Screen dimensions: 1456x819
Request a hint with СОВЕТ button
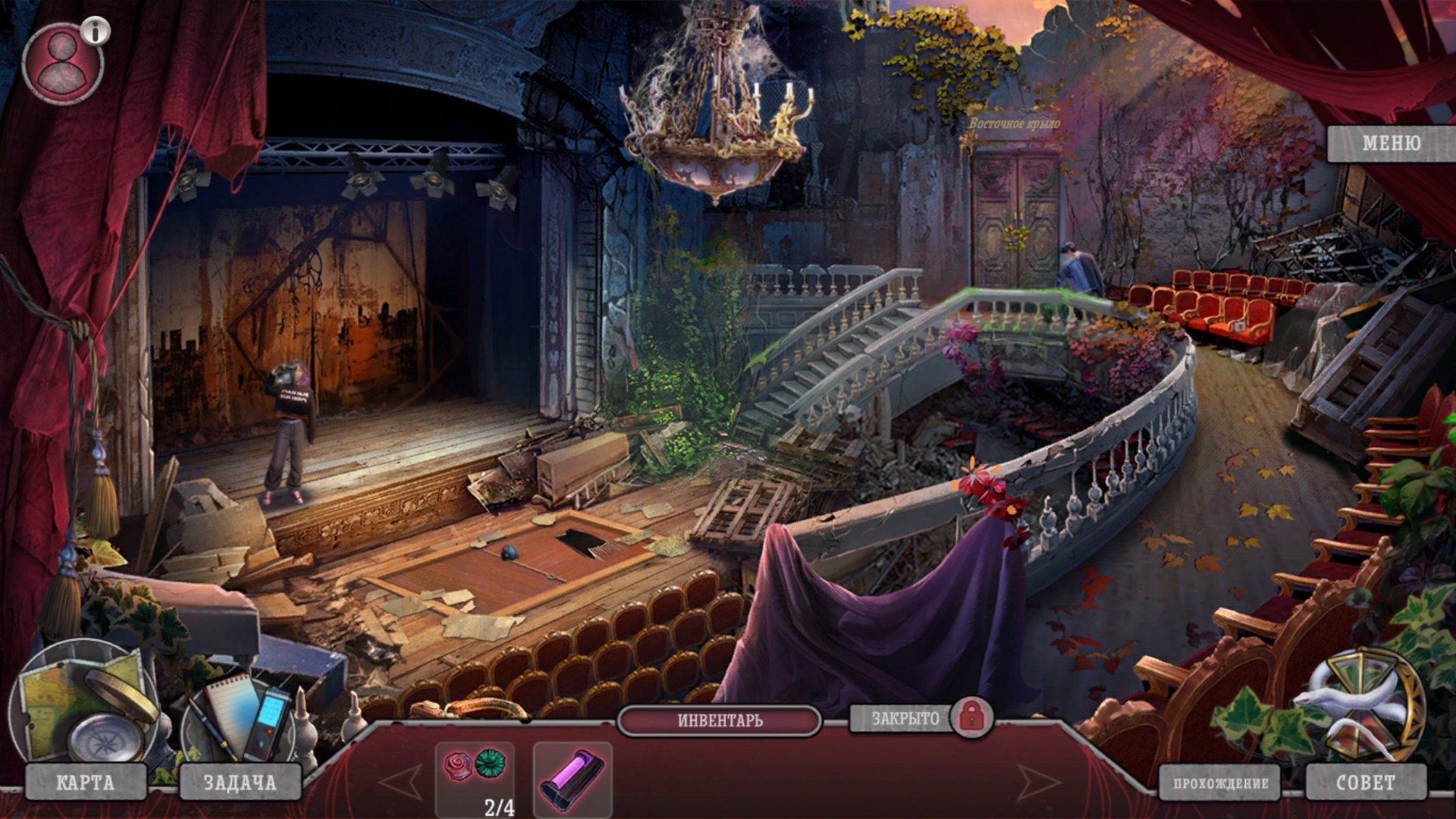coord(1365,783)
